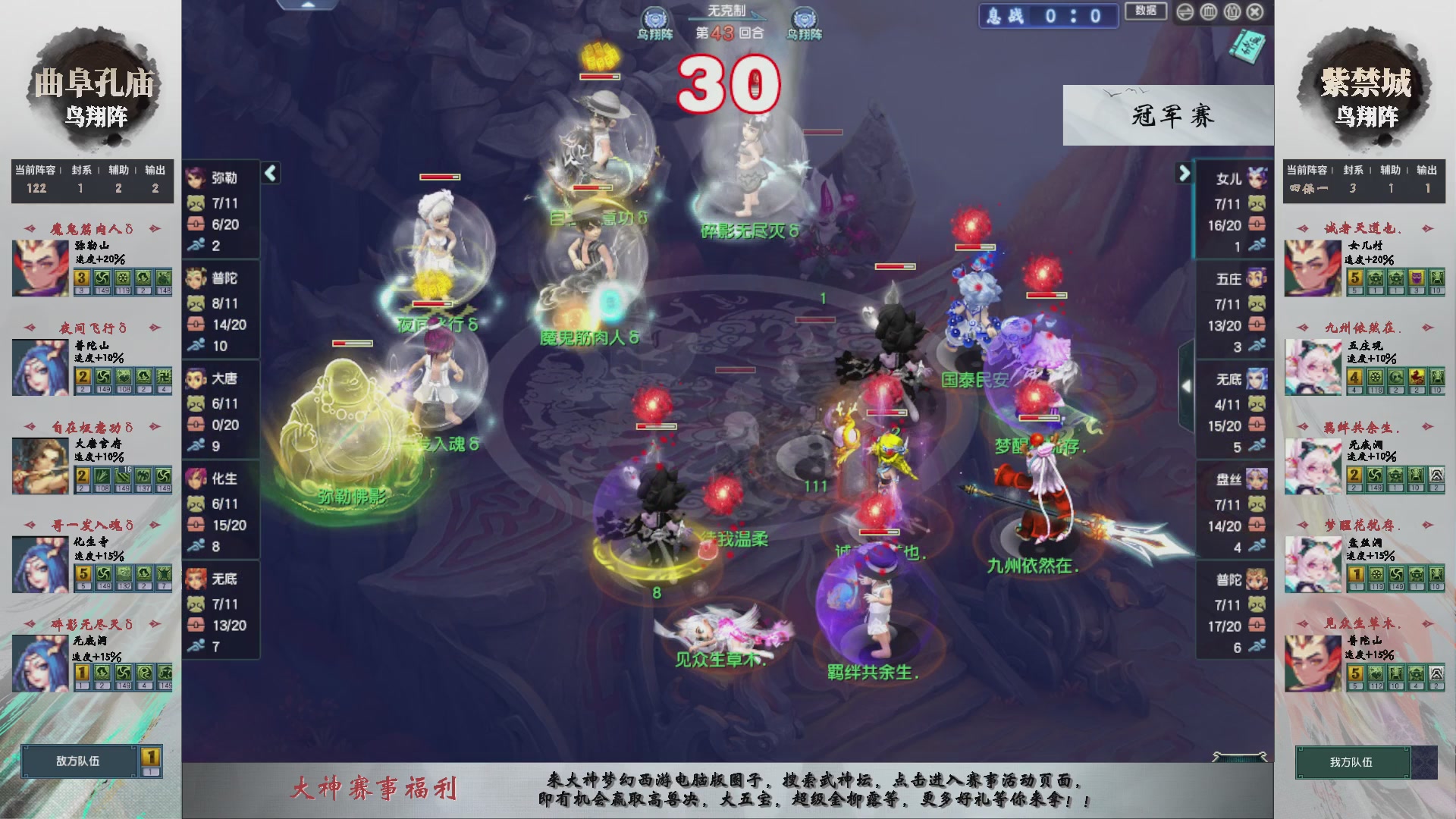Click the battle record book icon
Viewport: 1456px width, 819px height.
[x=1249, y=47]
